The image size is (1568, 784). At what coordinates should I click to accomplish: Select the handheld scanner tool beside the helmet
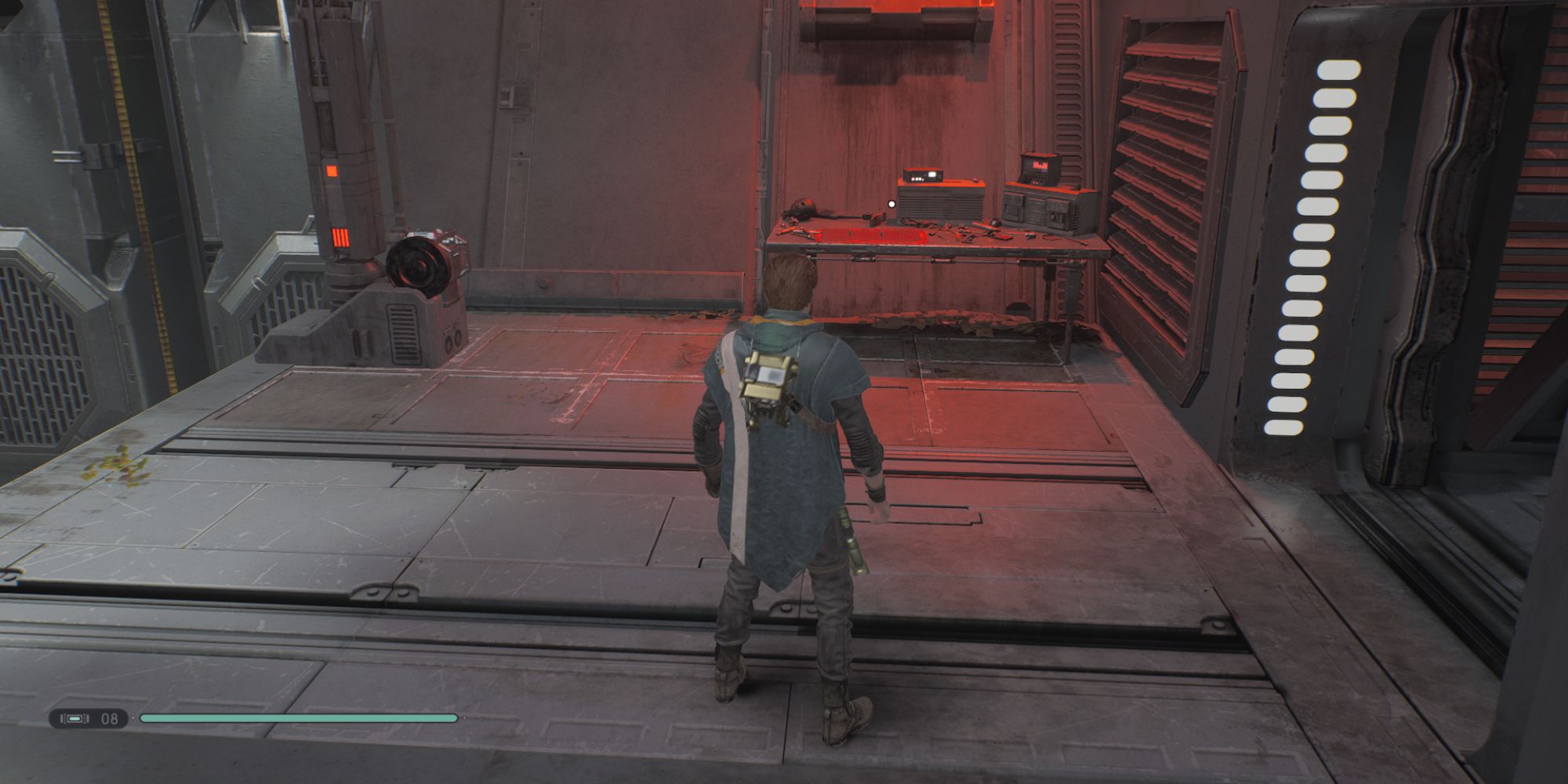coord(875,217)
